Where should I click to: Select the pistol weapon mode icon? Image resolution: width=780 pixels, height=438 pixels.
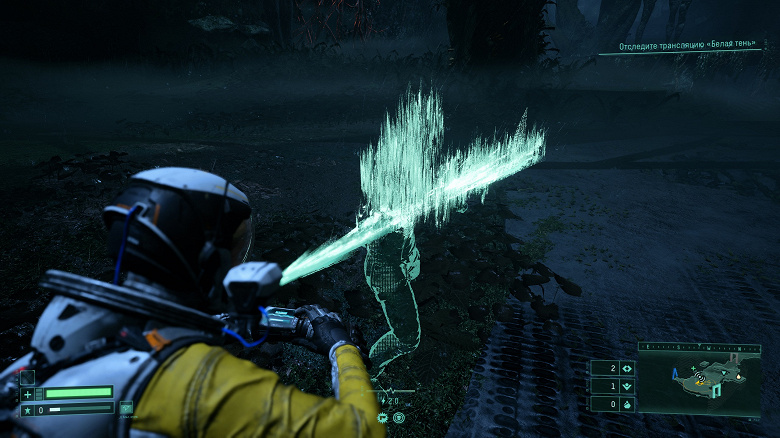click(383, 416)
